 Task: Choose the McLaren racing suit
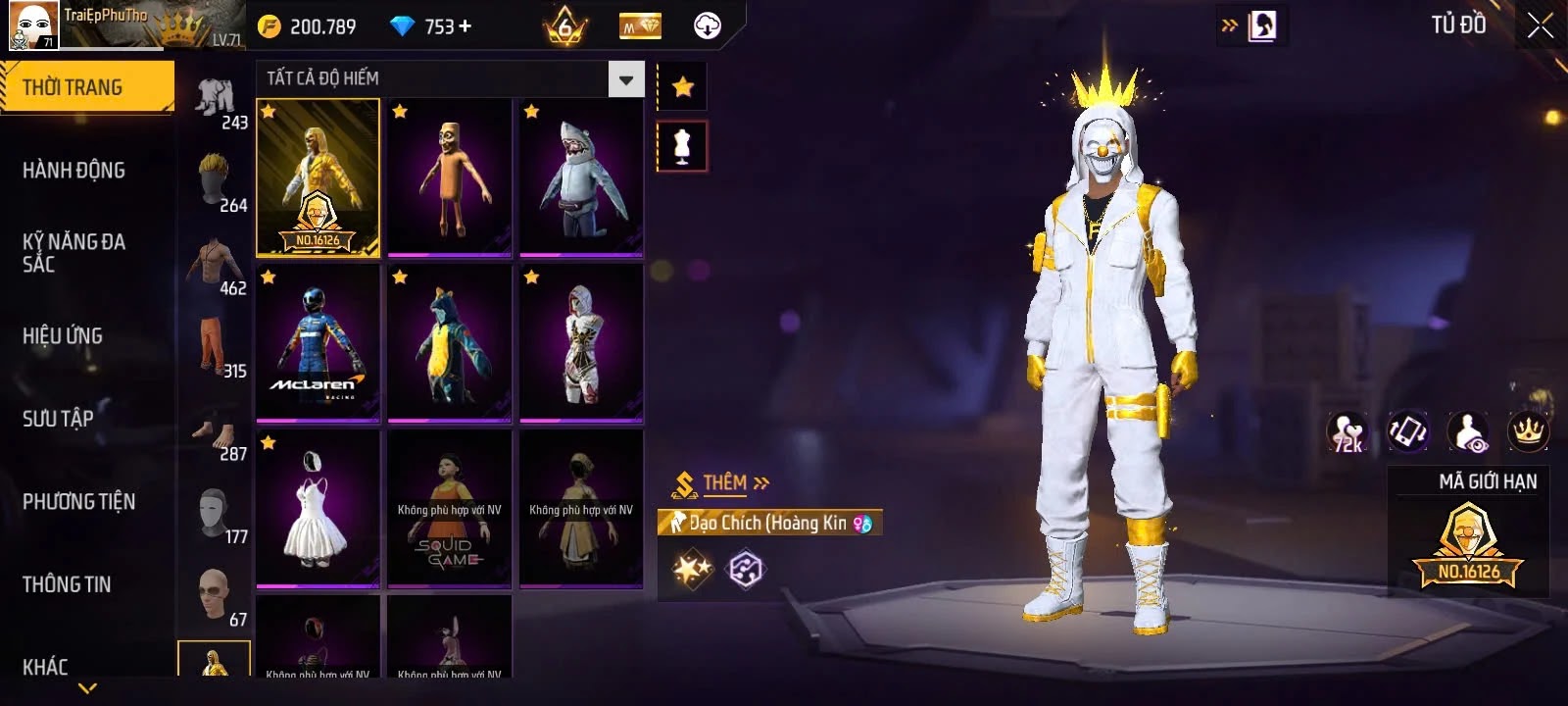point(318,343)
